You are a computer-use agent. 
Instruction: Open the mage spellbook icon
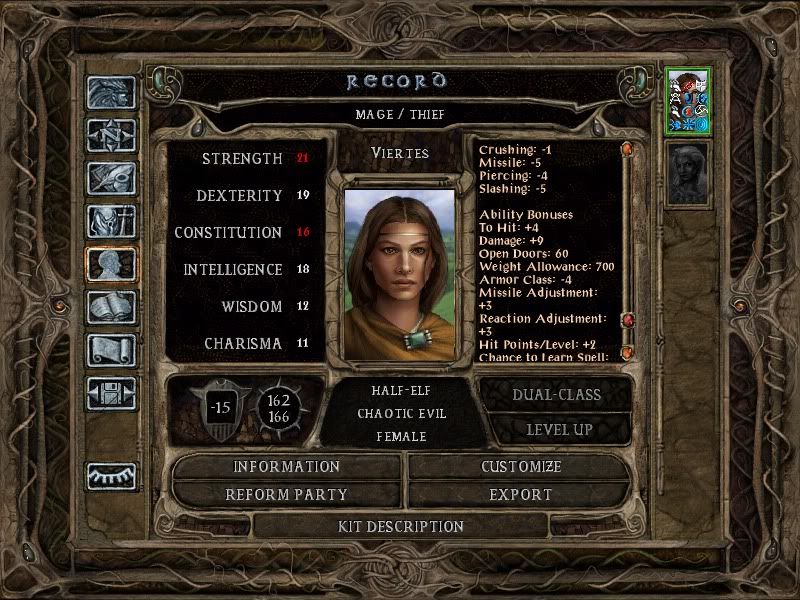point(111,306)
